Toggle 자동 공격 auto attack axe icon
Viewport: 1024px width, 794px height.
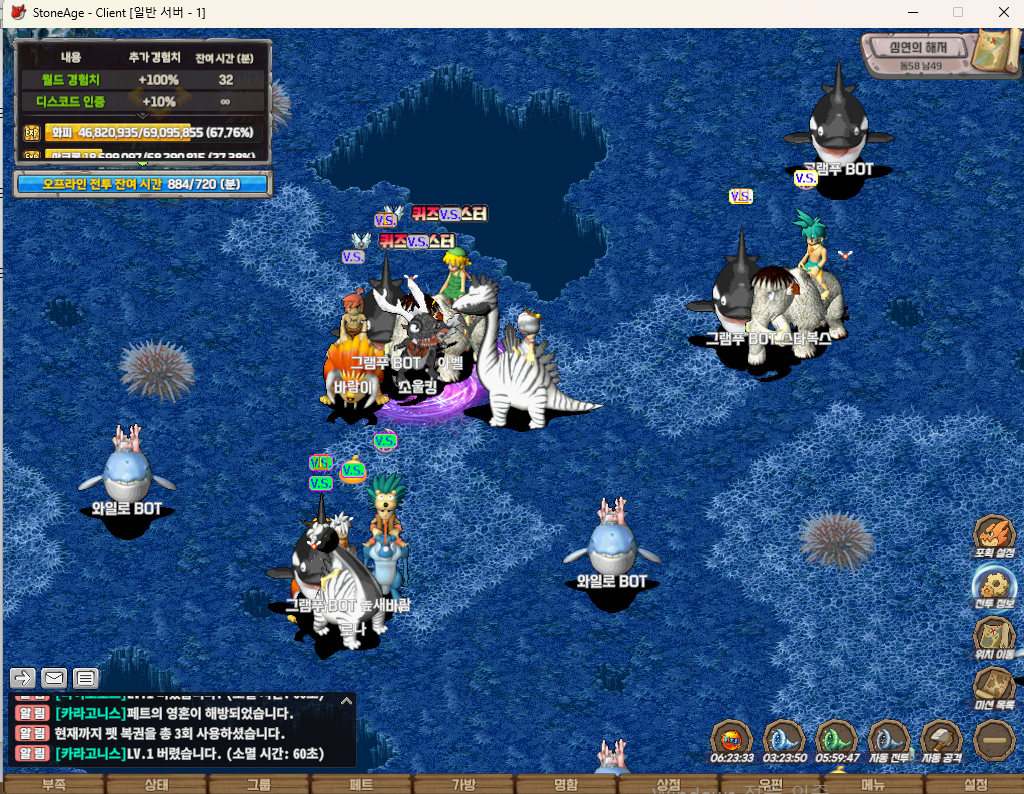click(x=941, y=741)
